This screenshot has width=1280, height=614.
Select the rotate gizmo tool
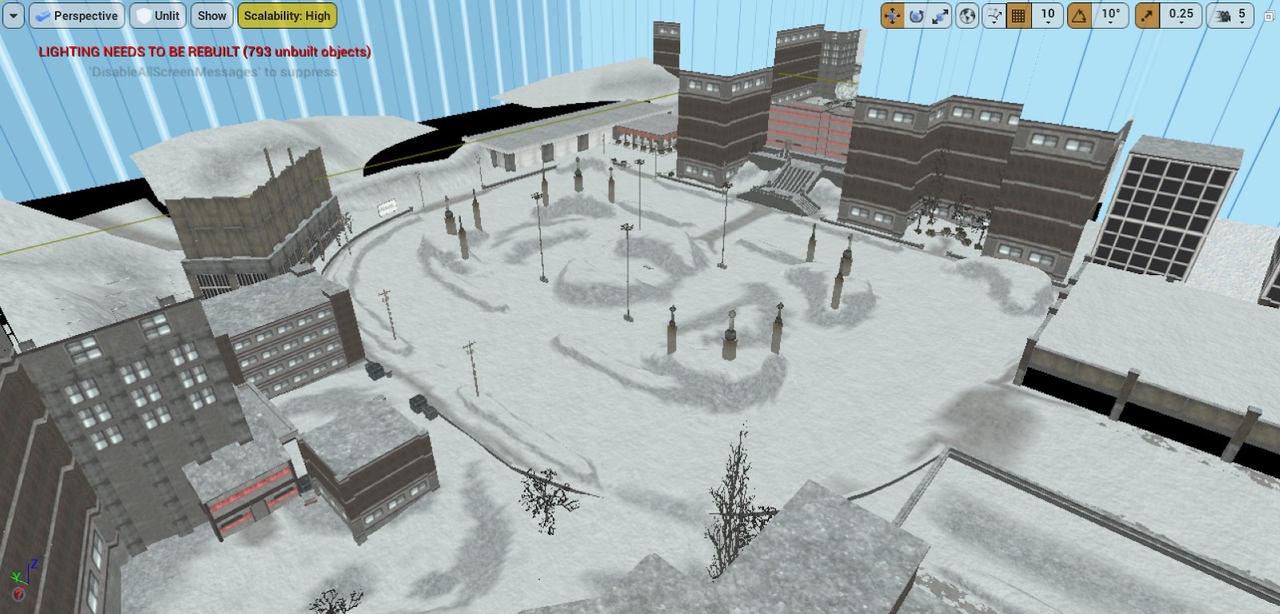coord(916,16)
